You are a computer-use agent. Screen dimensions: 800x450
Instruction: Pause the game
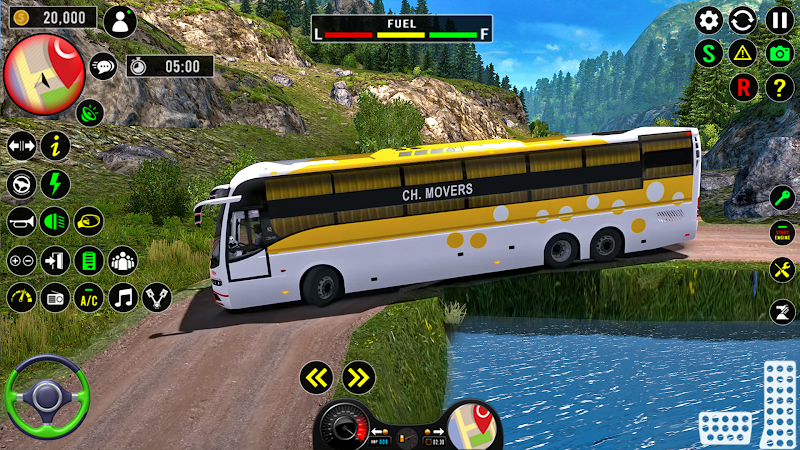point(779,19)
